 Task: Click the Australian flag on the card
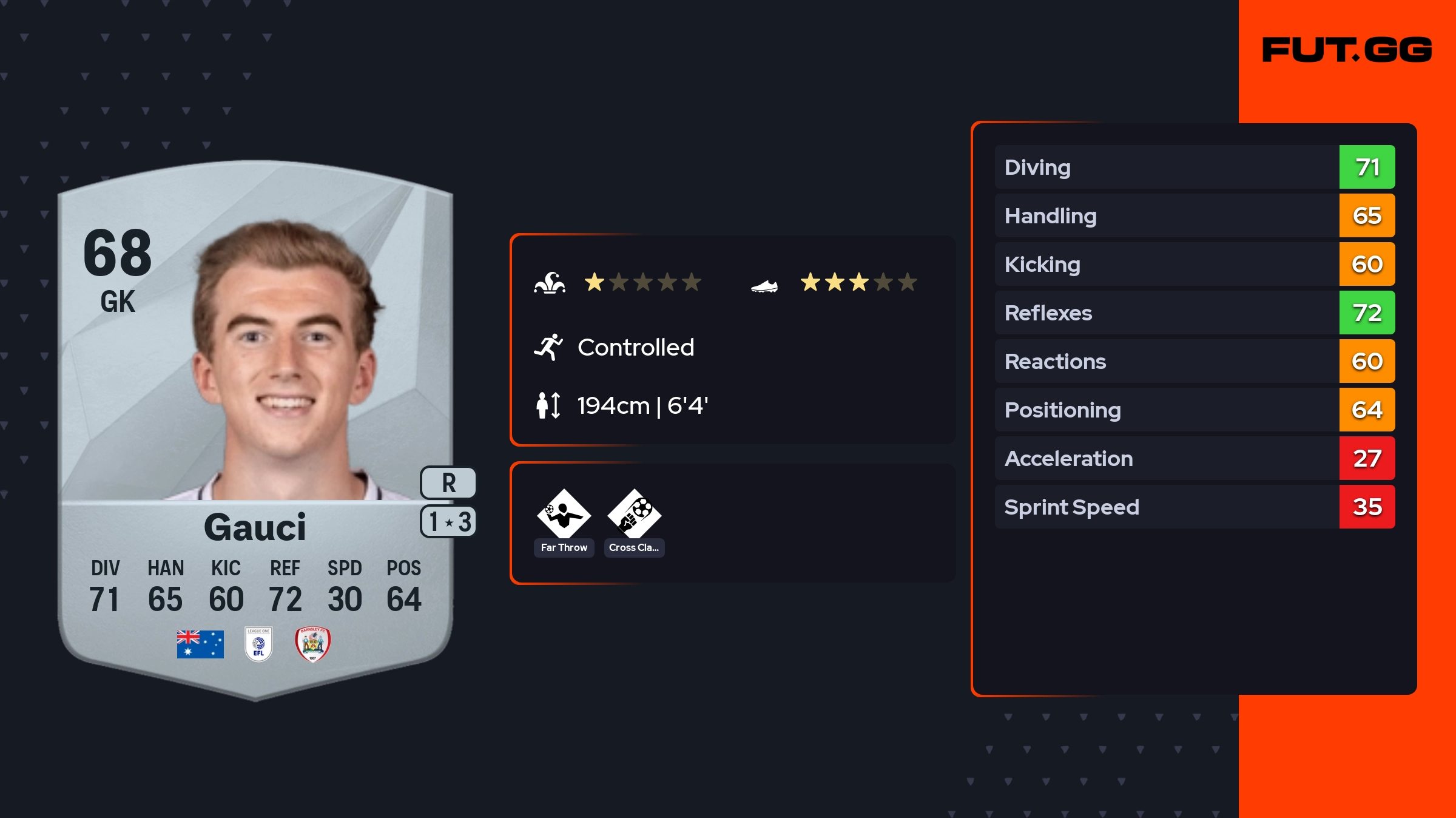pyautogui.click(x=200, y=644)
